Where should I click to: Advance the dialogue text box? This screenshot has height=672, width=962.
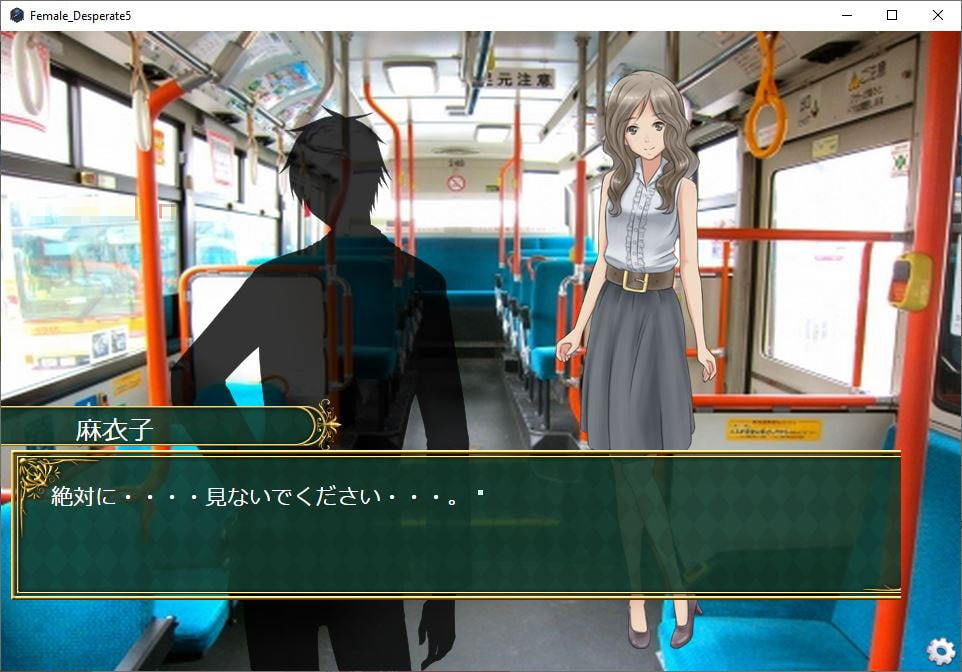(457, 524)
